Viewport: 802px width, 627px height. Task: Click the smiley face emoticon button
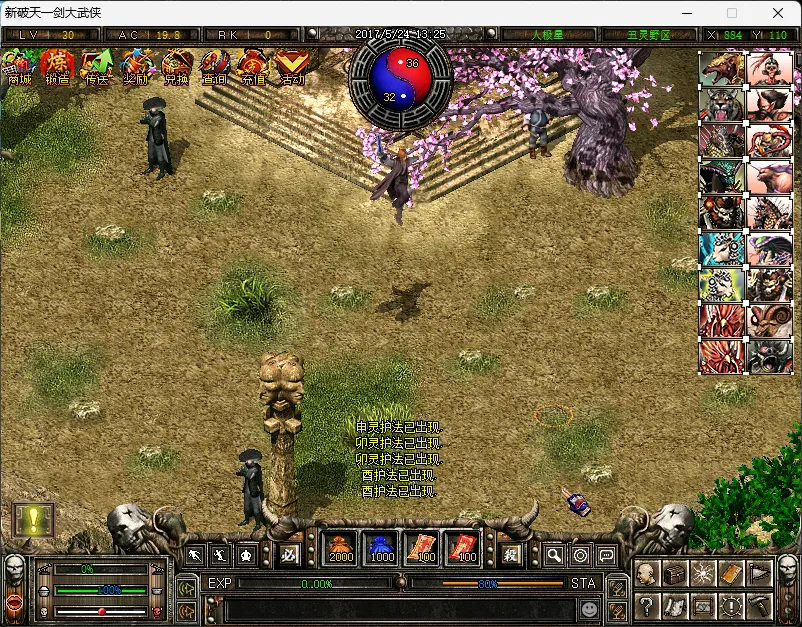pyautogui.click(x=591, y=608)
